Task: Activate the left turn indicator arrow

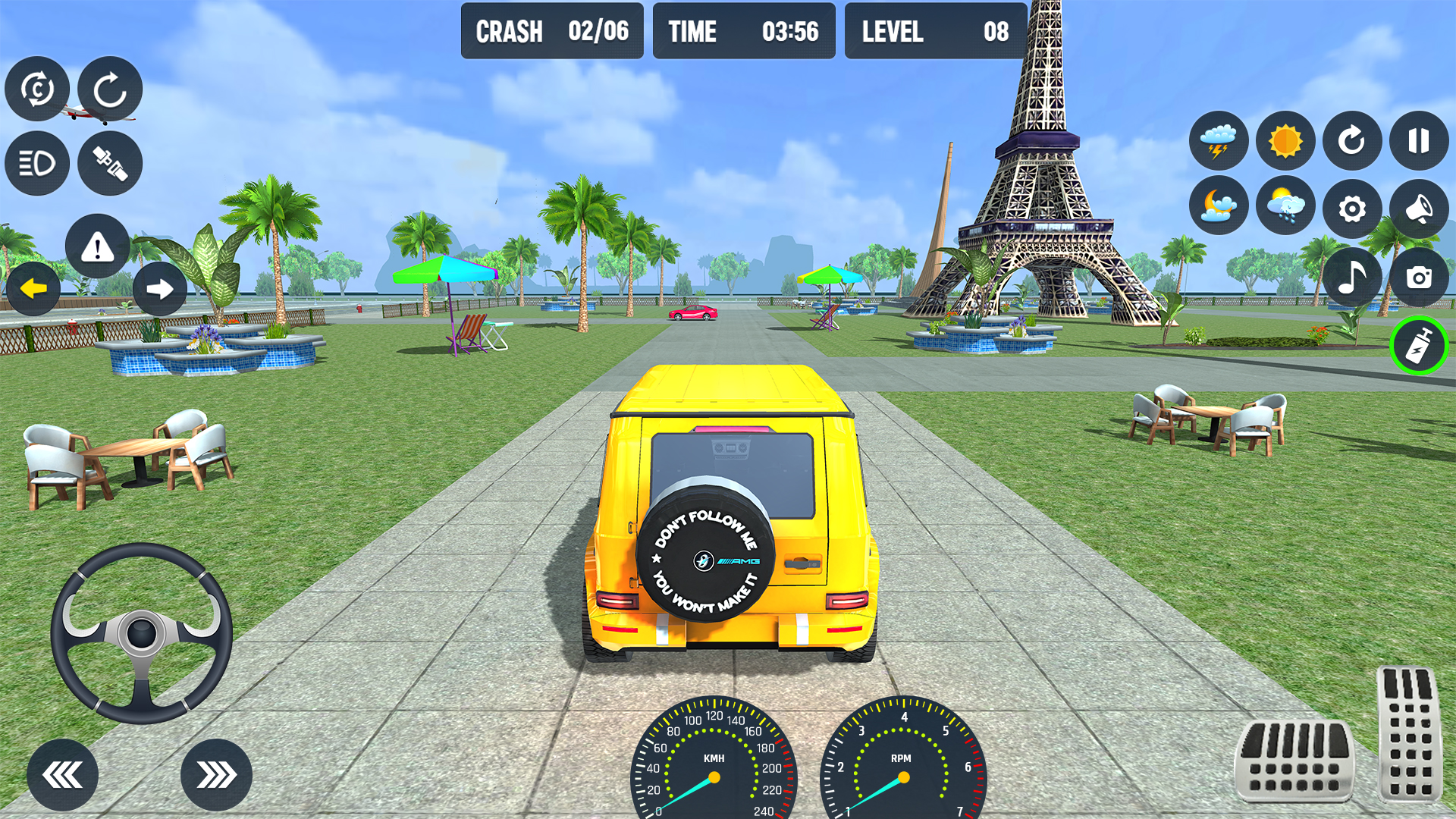Action: (33, 288)
